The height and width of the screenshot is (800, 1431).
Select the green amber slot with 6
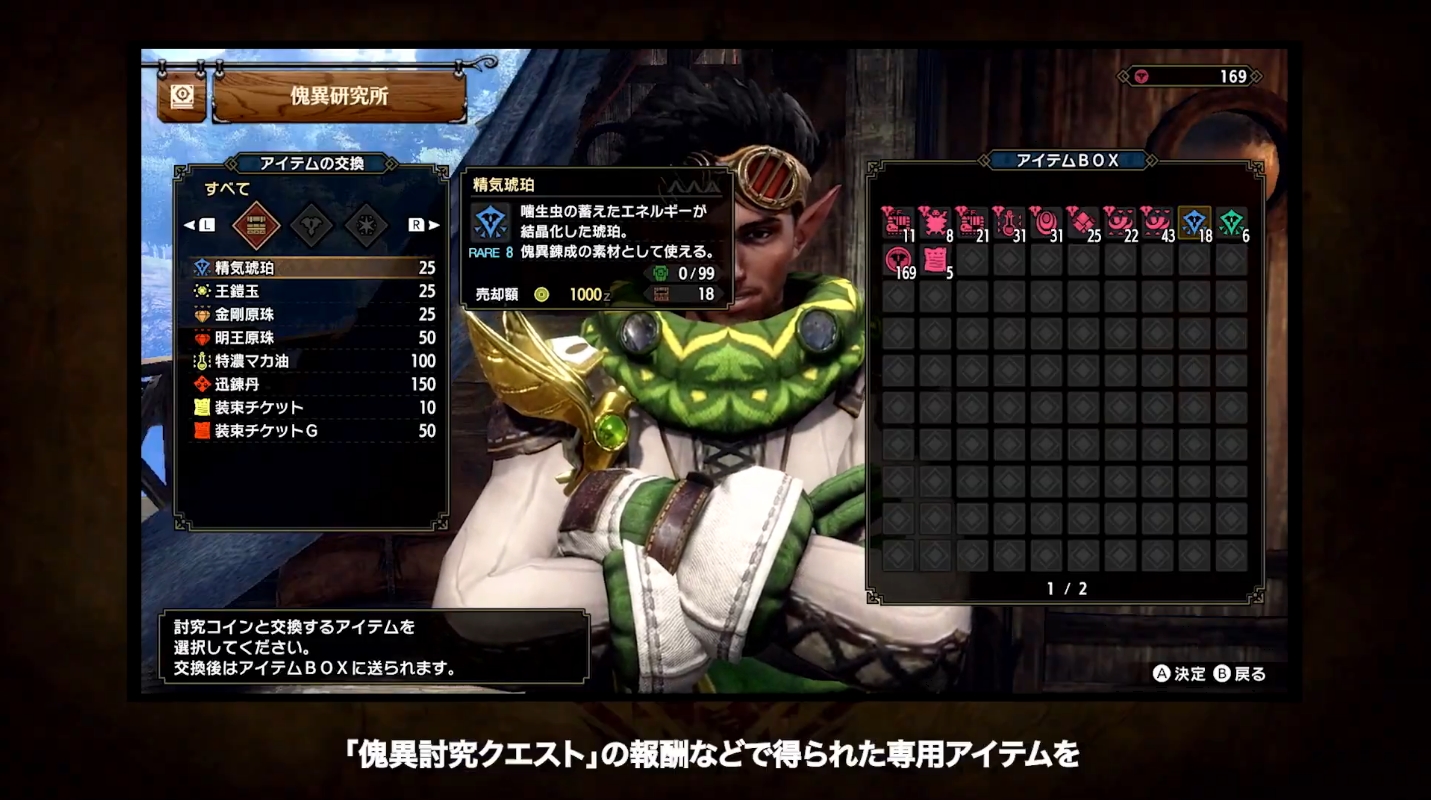1232,222
